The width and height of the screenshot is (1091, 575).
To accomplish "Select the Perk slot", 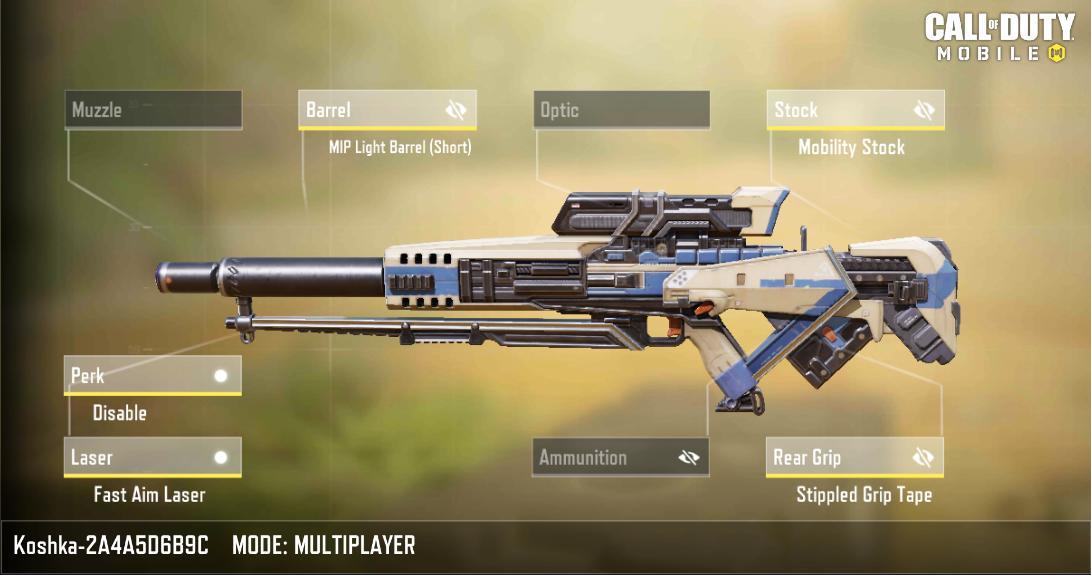I will [140, 376].
